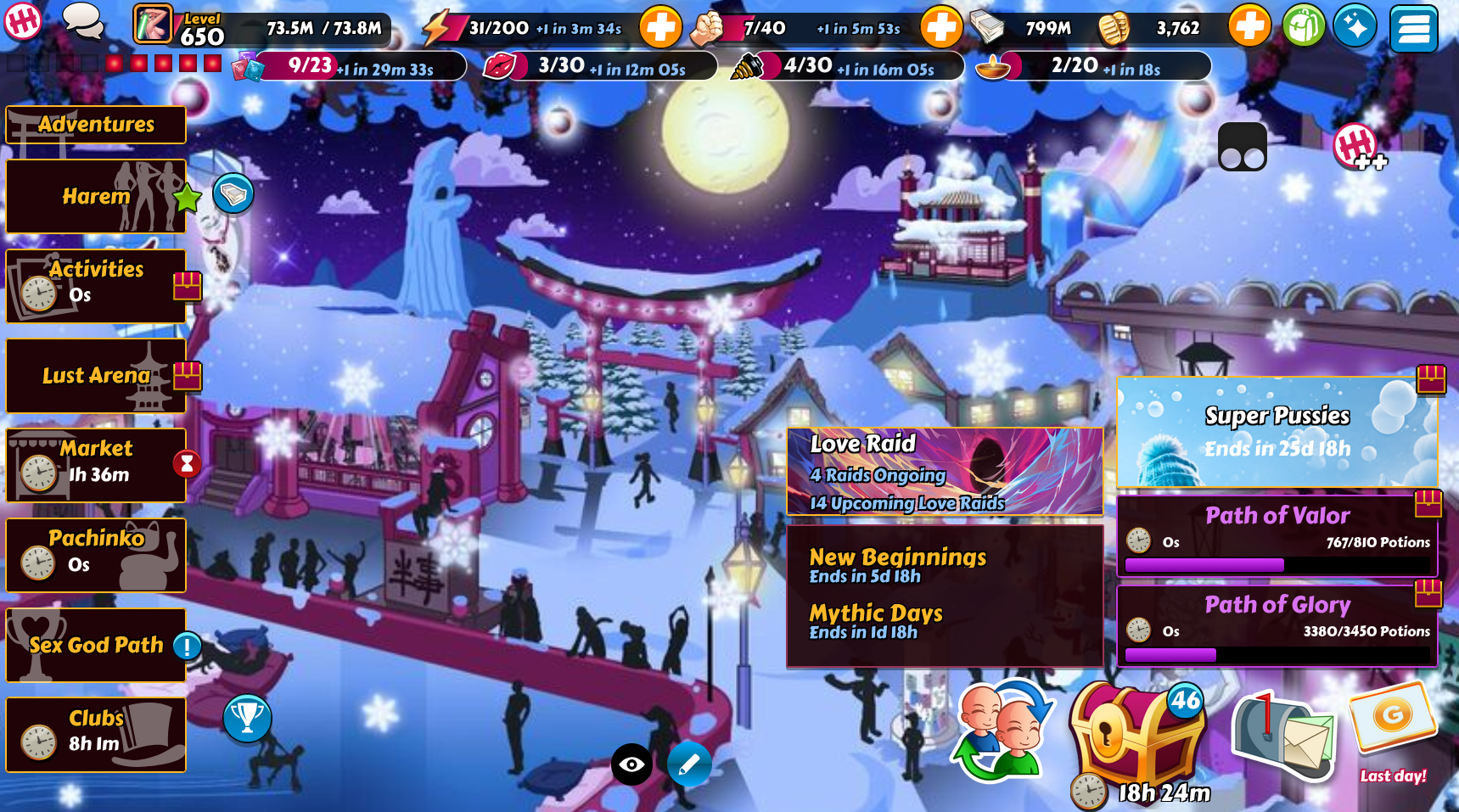Image resolution: width=1459 pixels, height=812 pixels.
Task: Open the Love Raid banner
Action: pos(944,472)
